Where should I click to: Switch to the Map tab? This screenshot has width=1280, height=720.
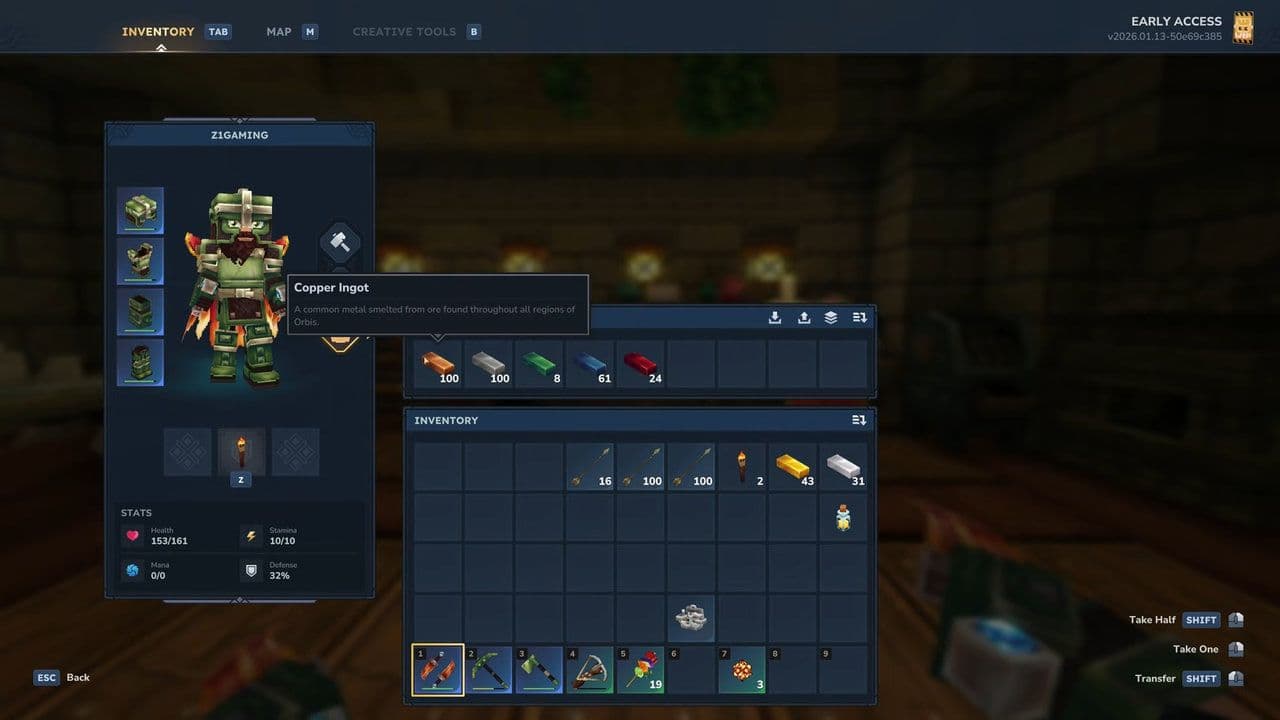point(278,31)
